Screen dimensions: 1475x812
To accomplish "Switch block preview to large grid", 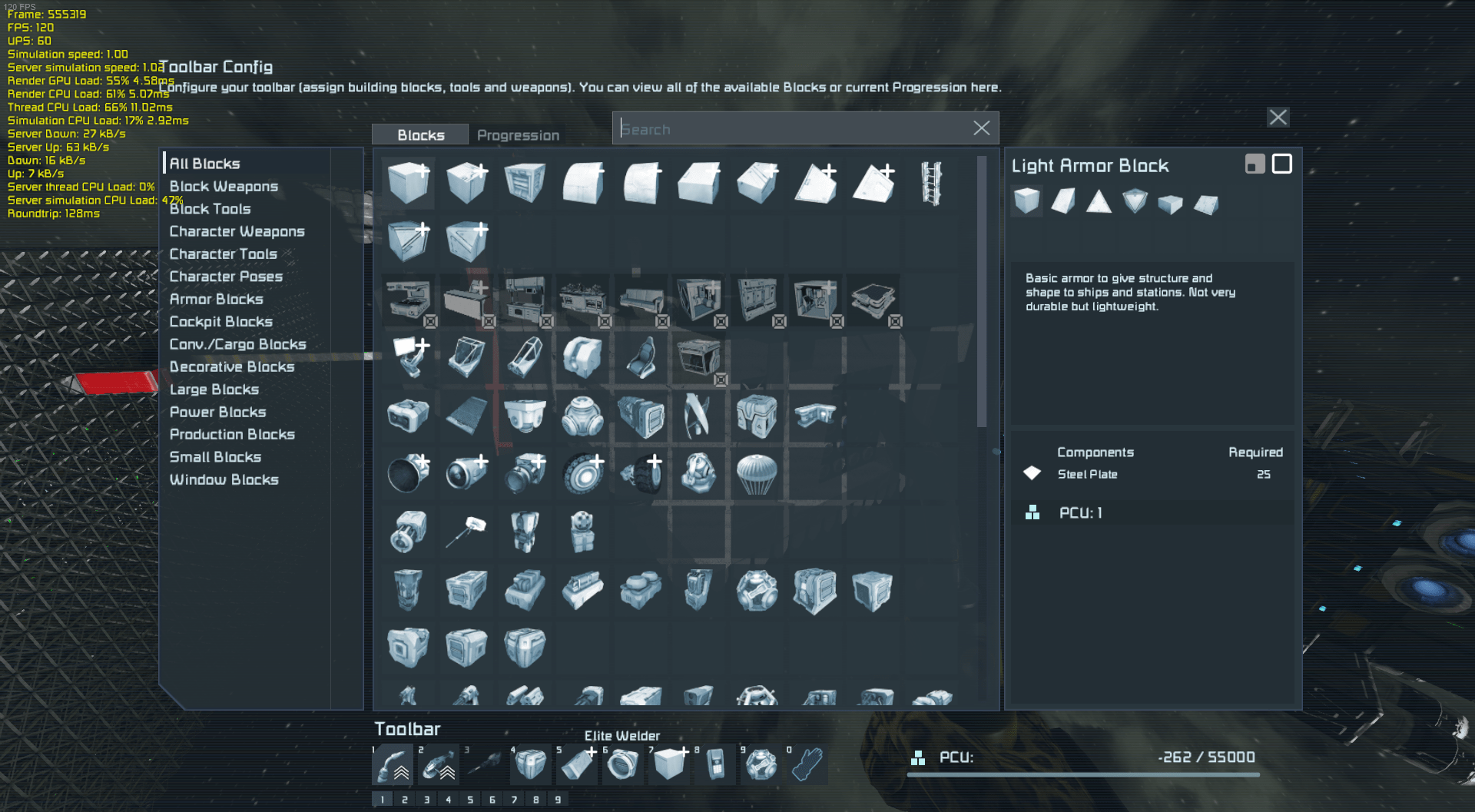I will (1281, 164).
